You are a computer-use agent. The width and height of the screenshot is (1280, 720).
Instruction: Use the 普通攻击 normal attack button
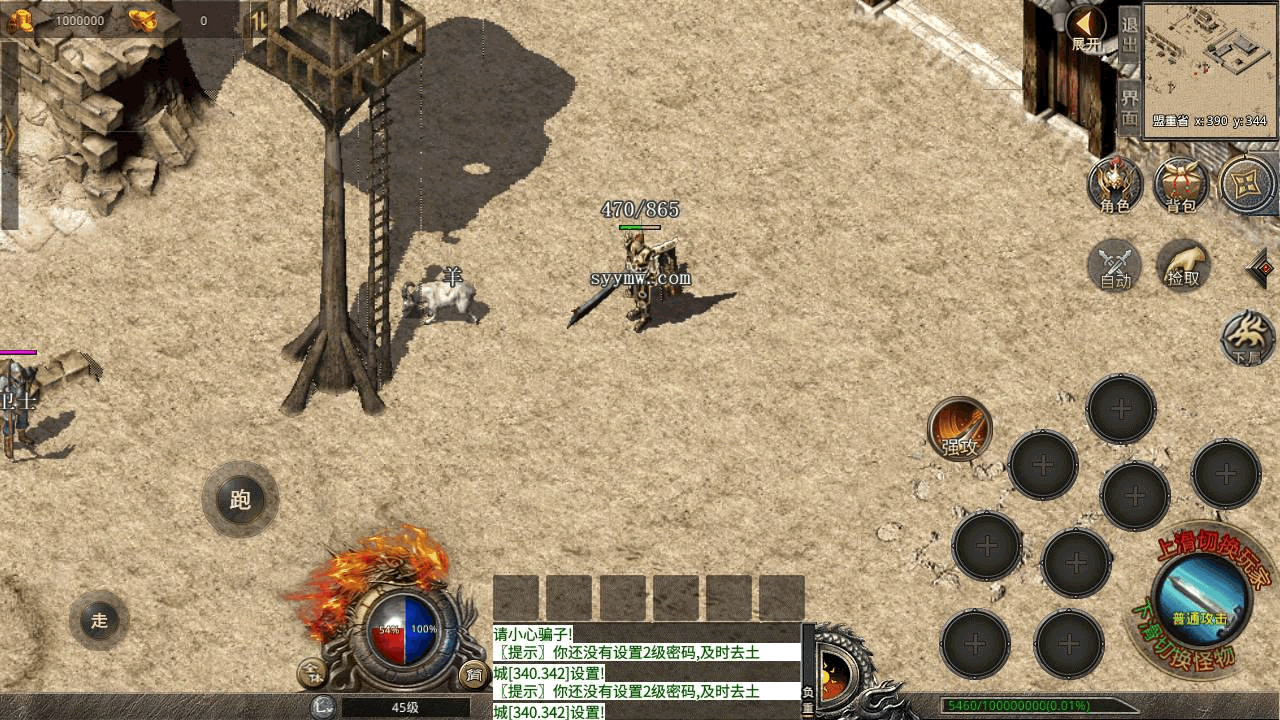click(1200, 594)
